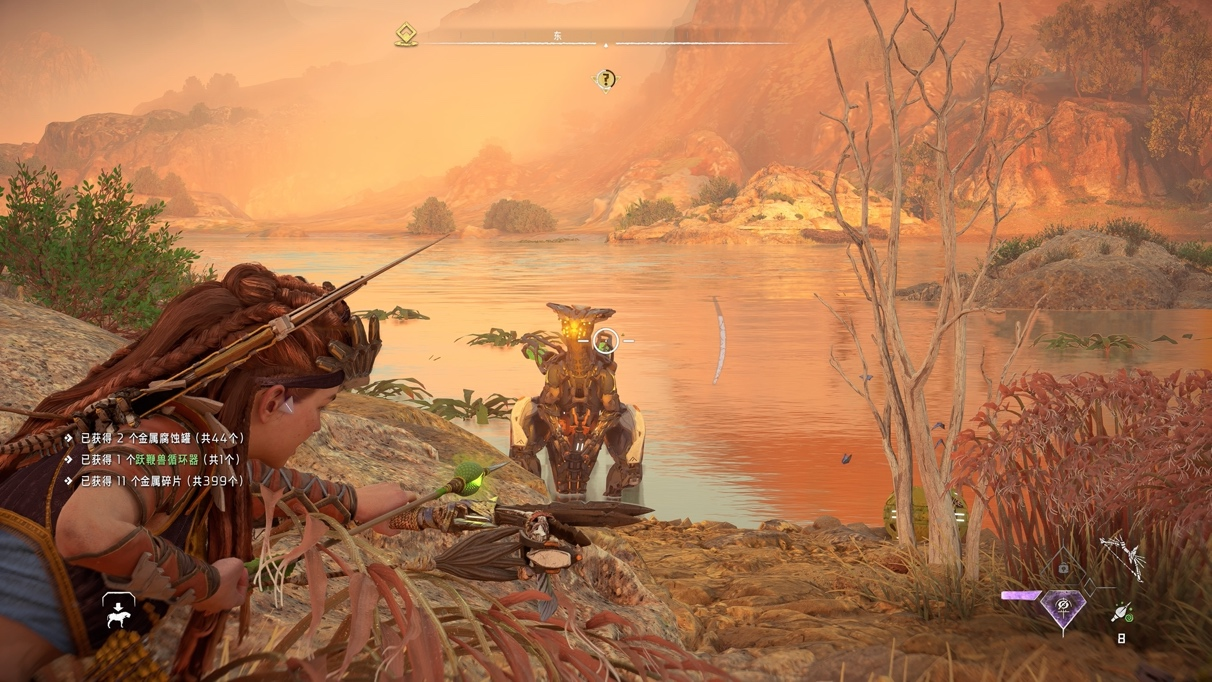Choose the green-tipped arrow ammo icon
This screenshot has height=682, width=1212.
[1122, 612]
